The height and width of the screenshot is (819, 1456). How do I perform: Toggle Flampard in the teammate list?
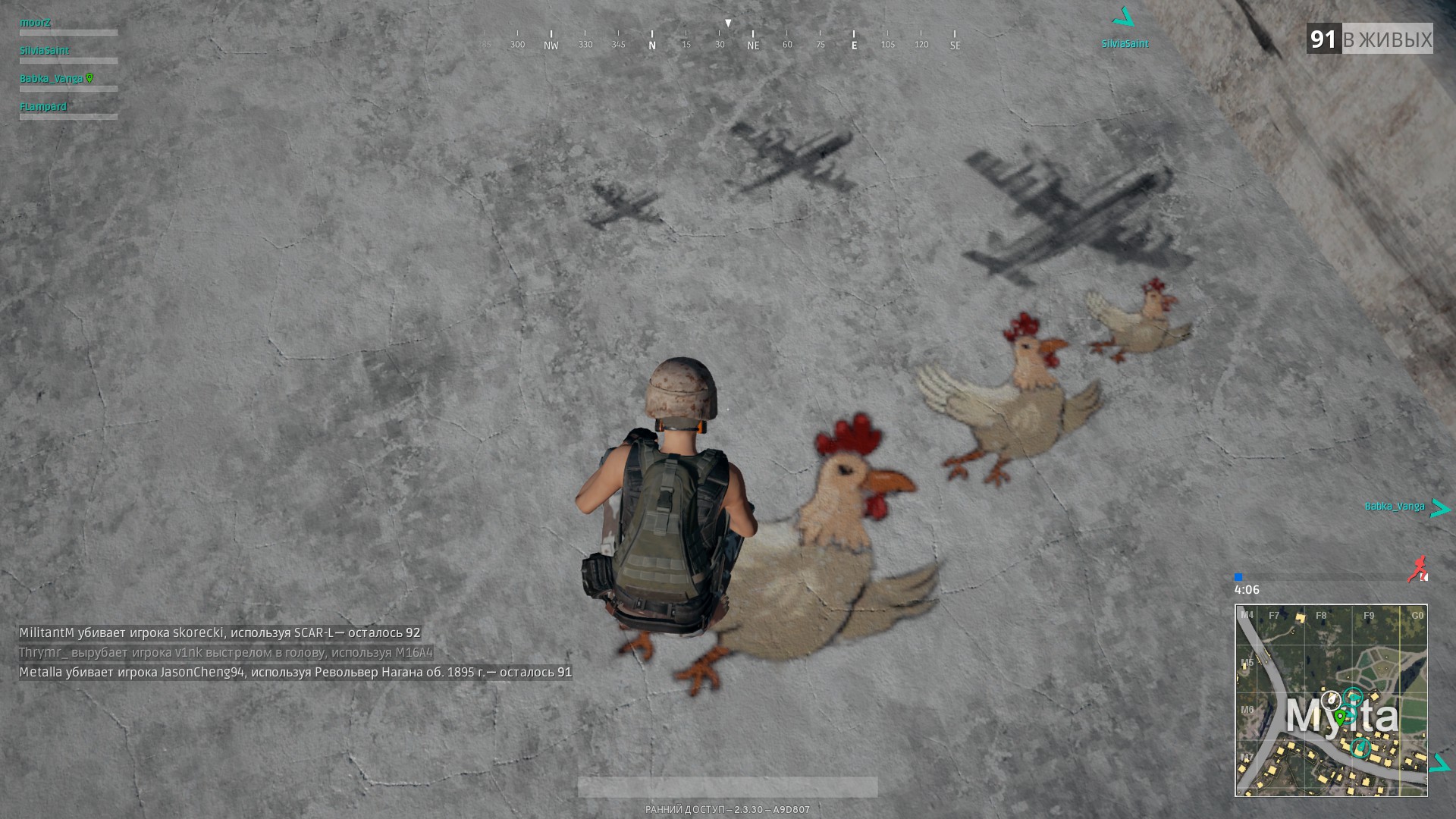coord(45,106)
